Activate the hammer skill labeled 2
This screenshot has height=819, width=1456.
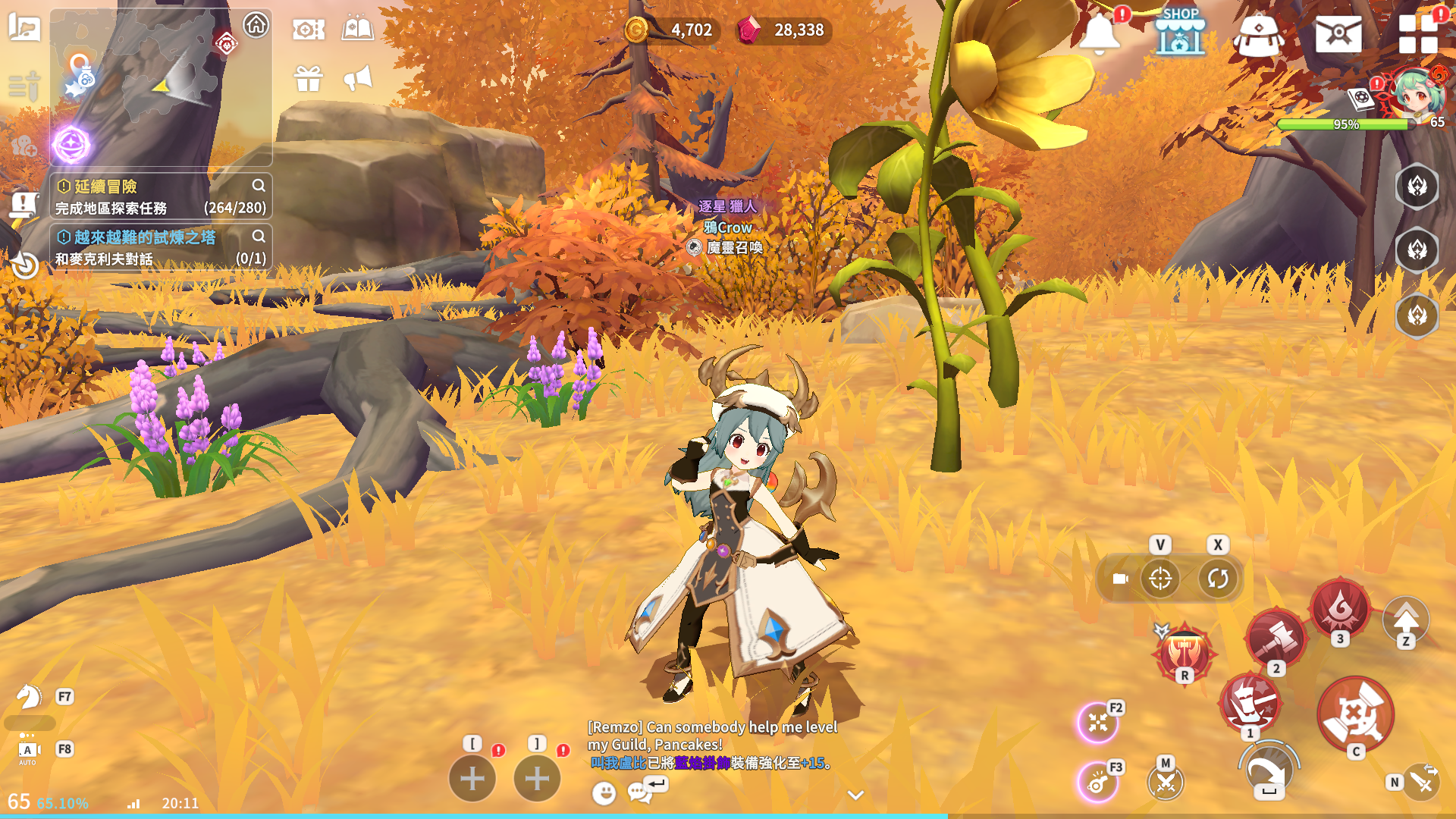[1276, 638]
